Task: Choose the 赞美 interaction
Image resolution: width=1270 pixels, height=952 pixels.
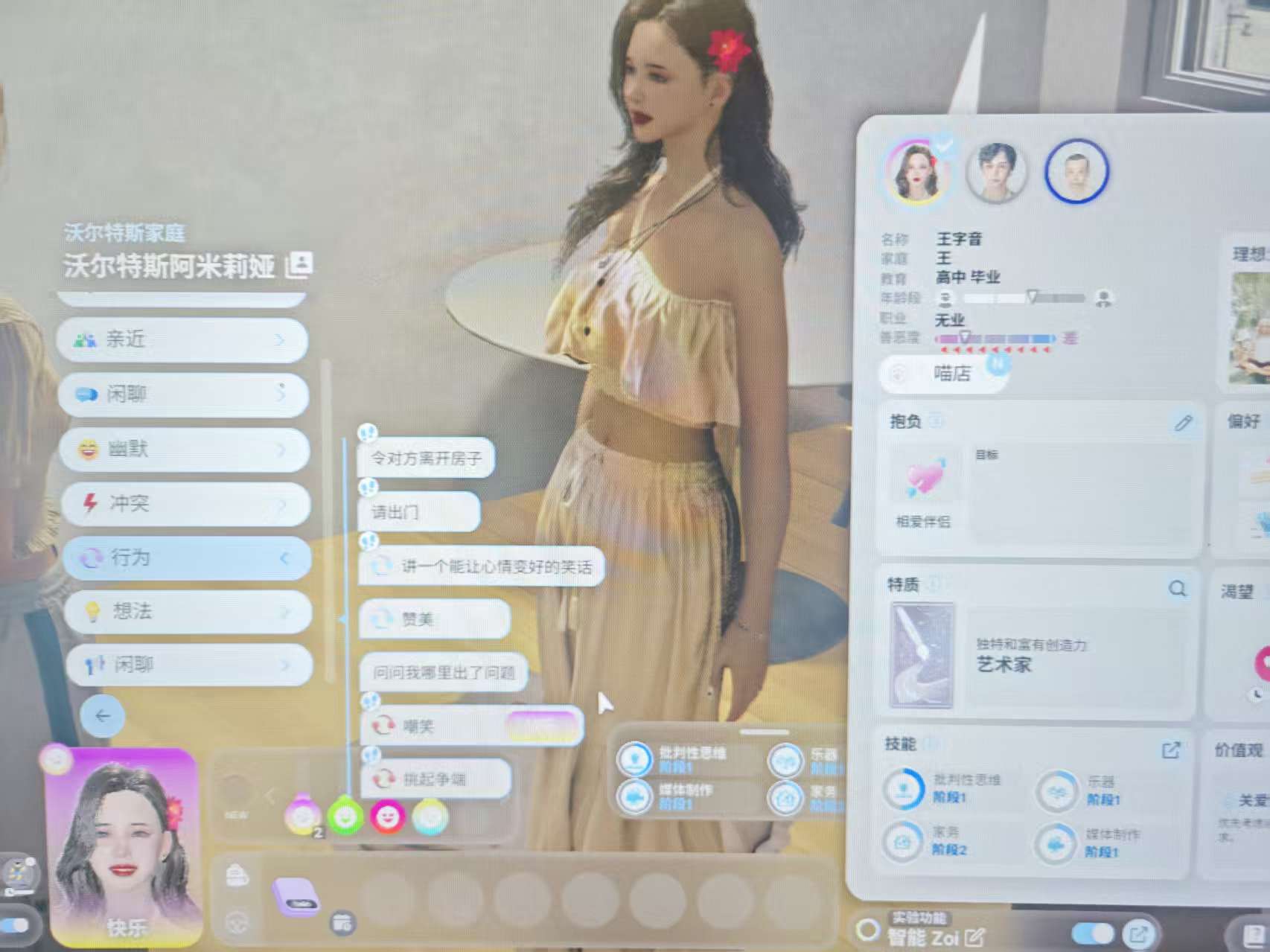Action: point(434,619)
